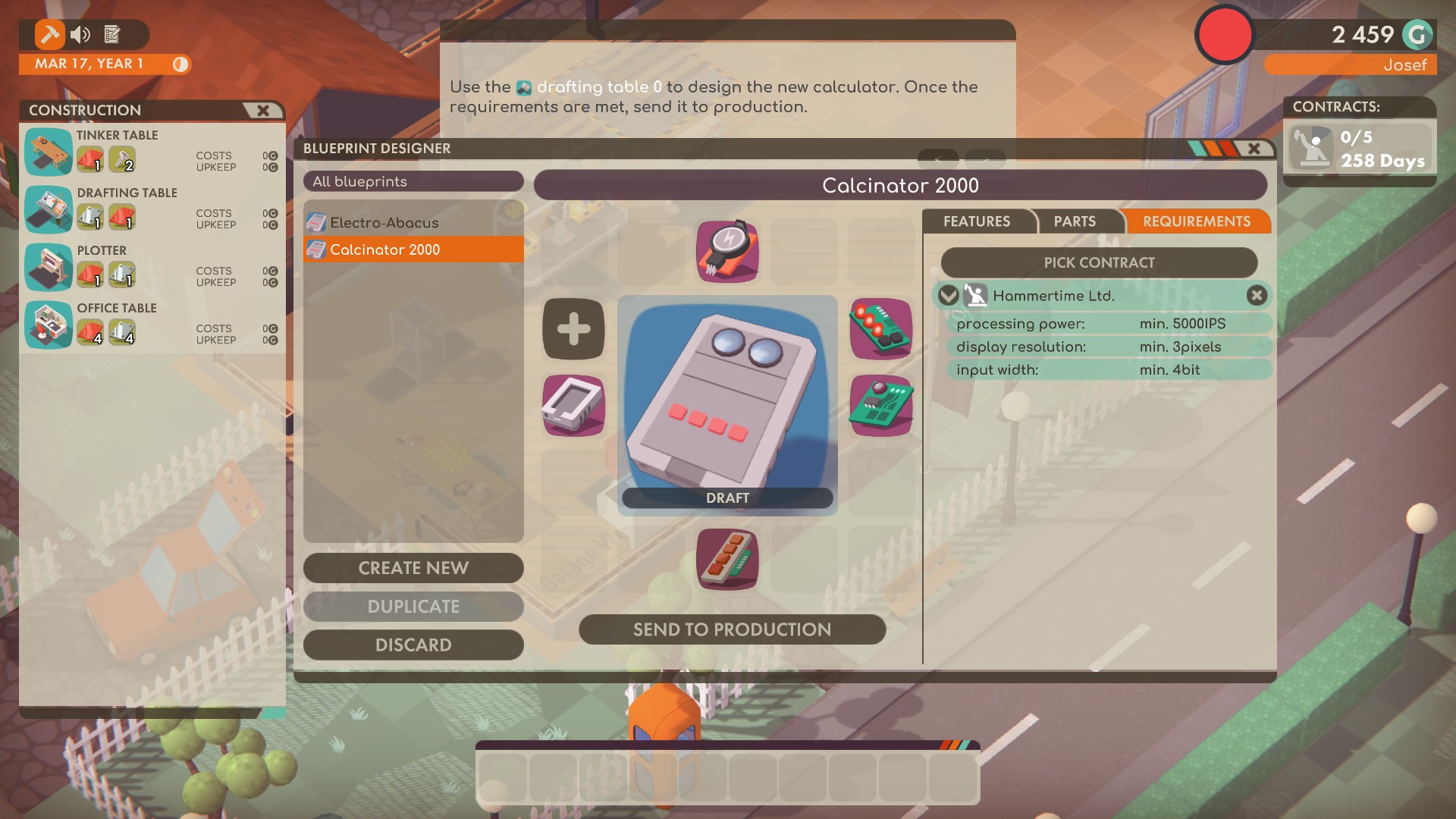This screenshot has width=1456, height=819.
Task: Open the Pick Contract selector
Action: 1098,262
